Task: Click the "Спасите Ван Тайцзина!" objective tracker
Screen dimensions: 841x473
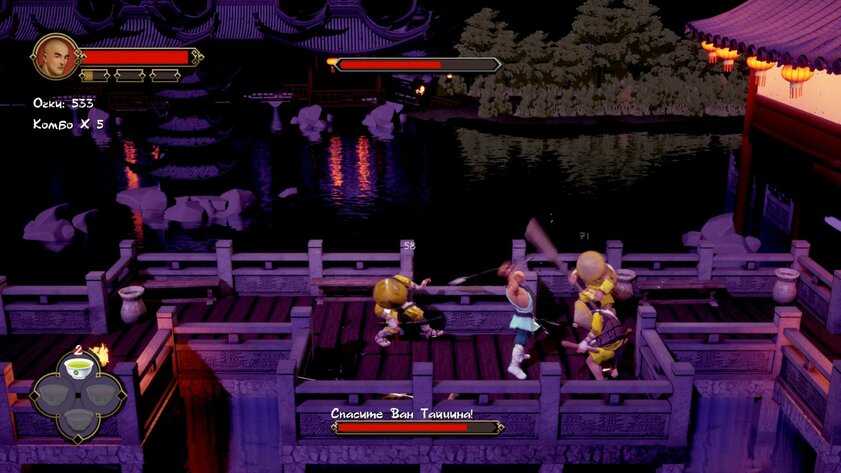Action: (x=402, y=413)
